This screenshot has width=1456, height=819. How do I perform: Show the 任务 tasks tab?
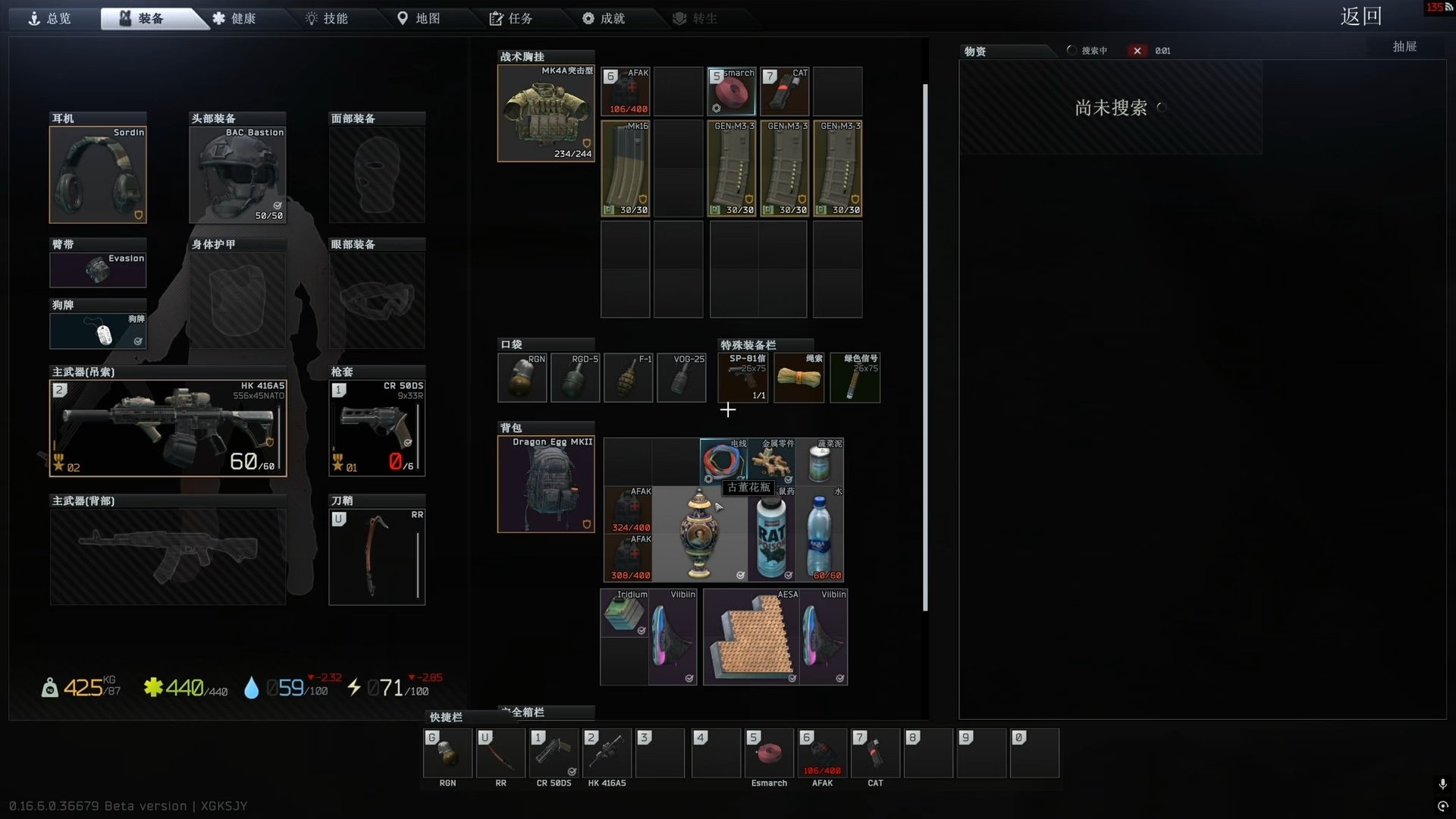[511, 18]
